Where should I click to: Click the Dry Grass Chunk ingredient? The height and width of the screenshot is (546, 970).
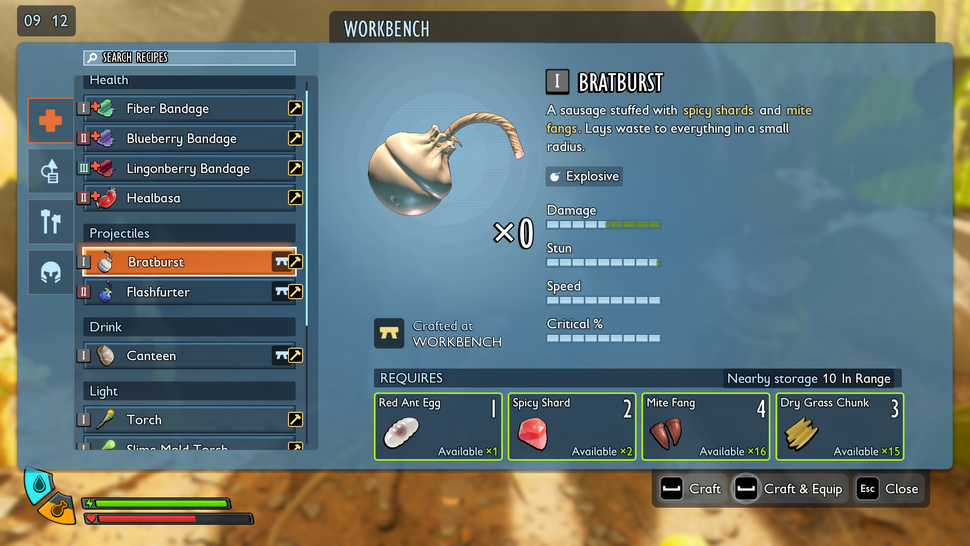click(840, 426)
